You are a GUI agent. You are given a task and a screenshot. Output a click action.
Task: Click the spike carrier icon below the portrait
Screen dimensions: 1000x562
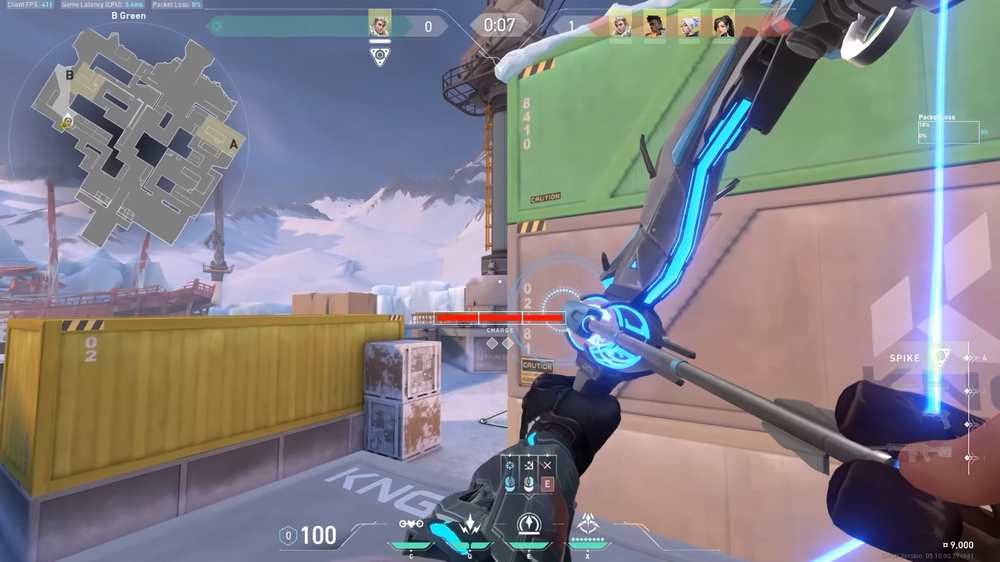coord(379,57)
